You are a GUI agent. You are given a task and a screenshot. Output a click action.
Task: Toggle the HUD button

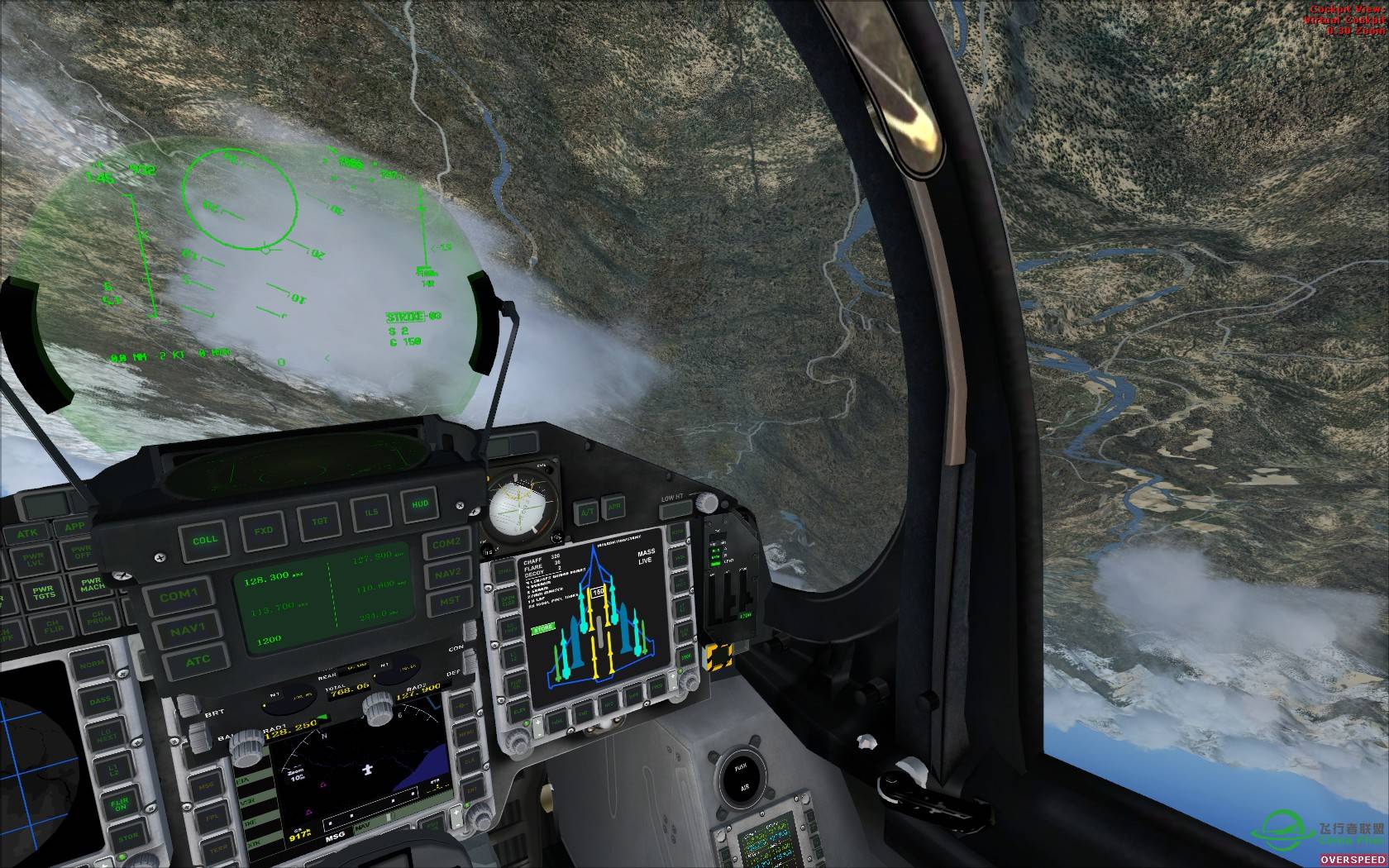[x=420, y=503]
